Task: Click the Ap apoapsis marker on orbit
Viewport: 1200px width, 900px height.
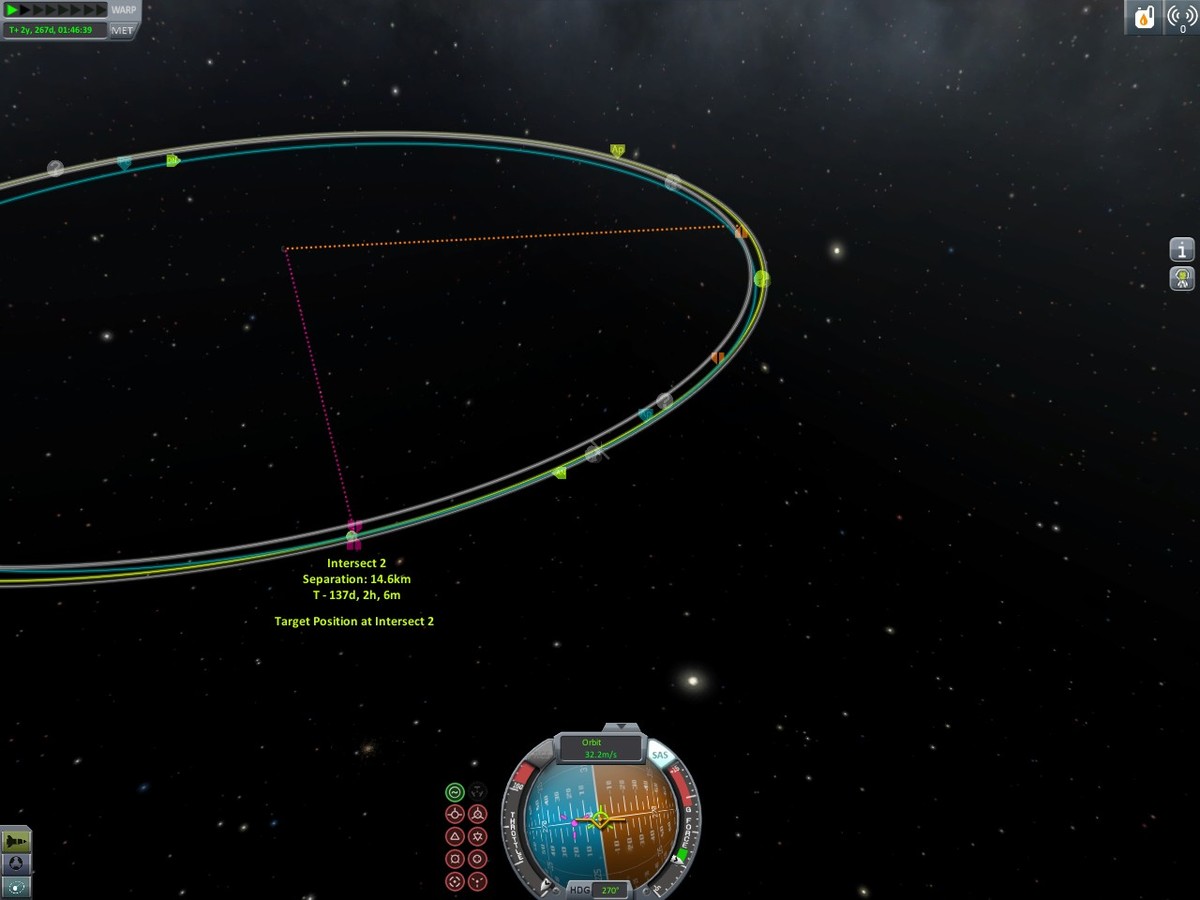Action: pyautogui.click(x=618, y=151)
